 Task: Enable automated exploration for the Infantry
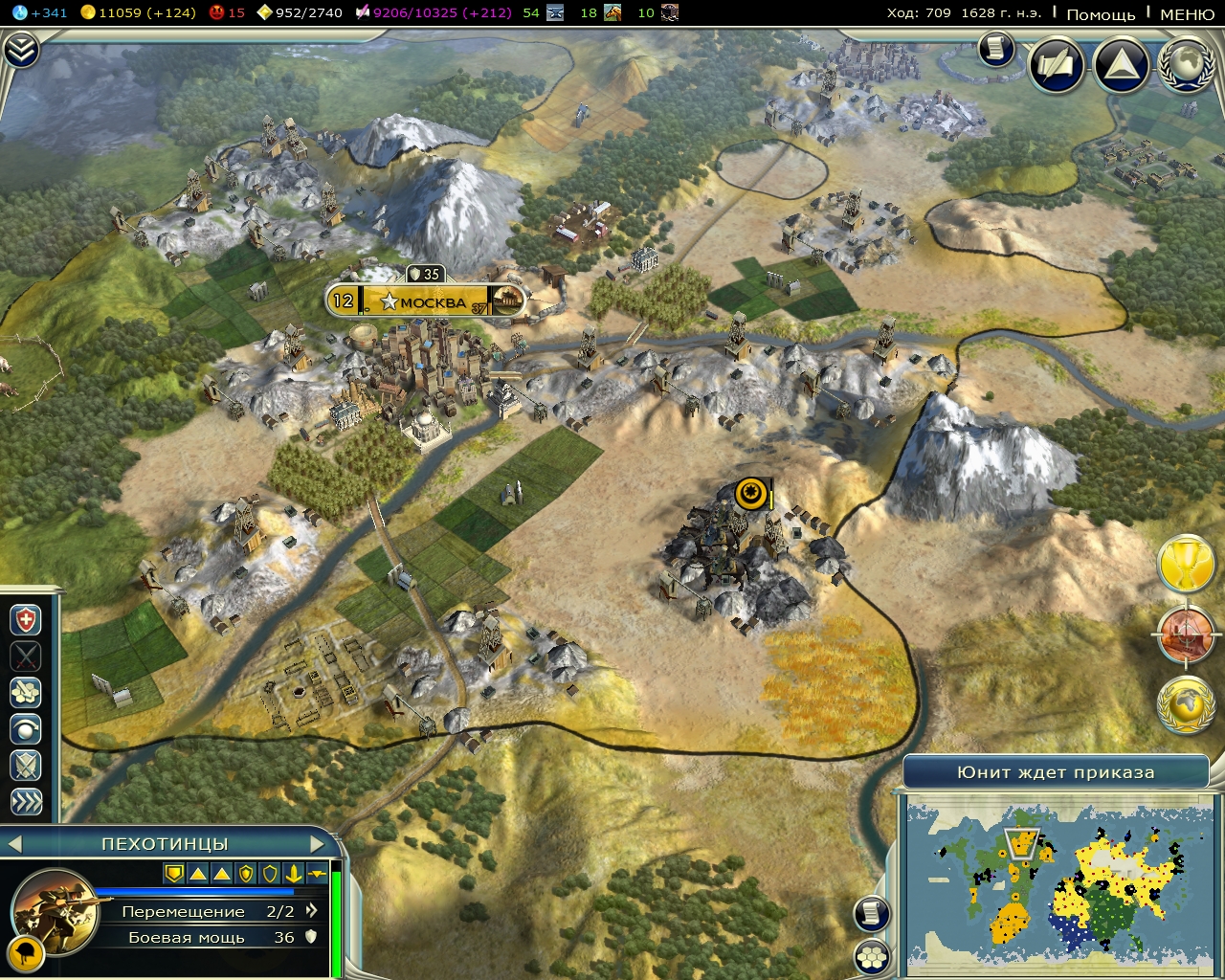(24, 727)
